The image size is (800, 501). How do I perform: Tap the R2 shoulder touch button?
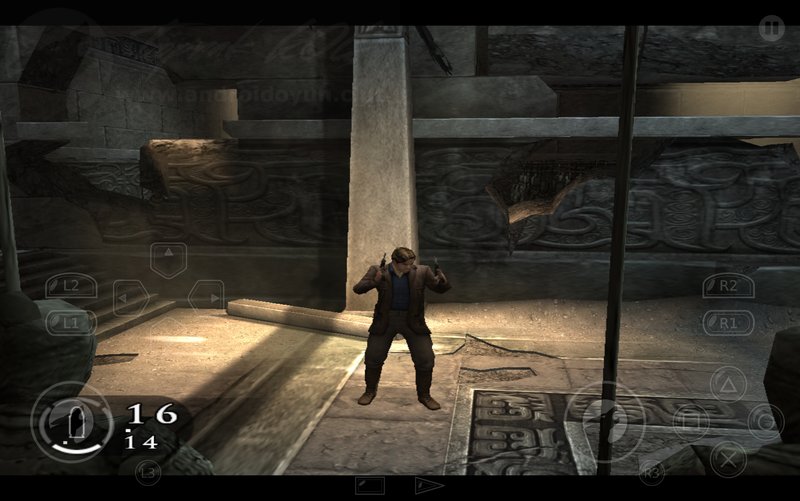tap(727, 286)
